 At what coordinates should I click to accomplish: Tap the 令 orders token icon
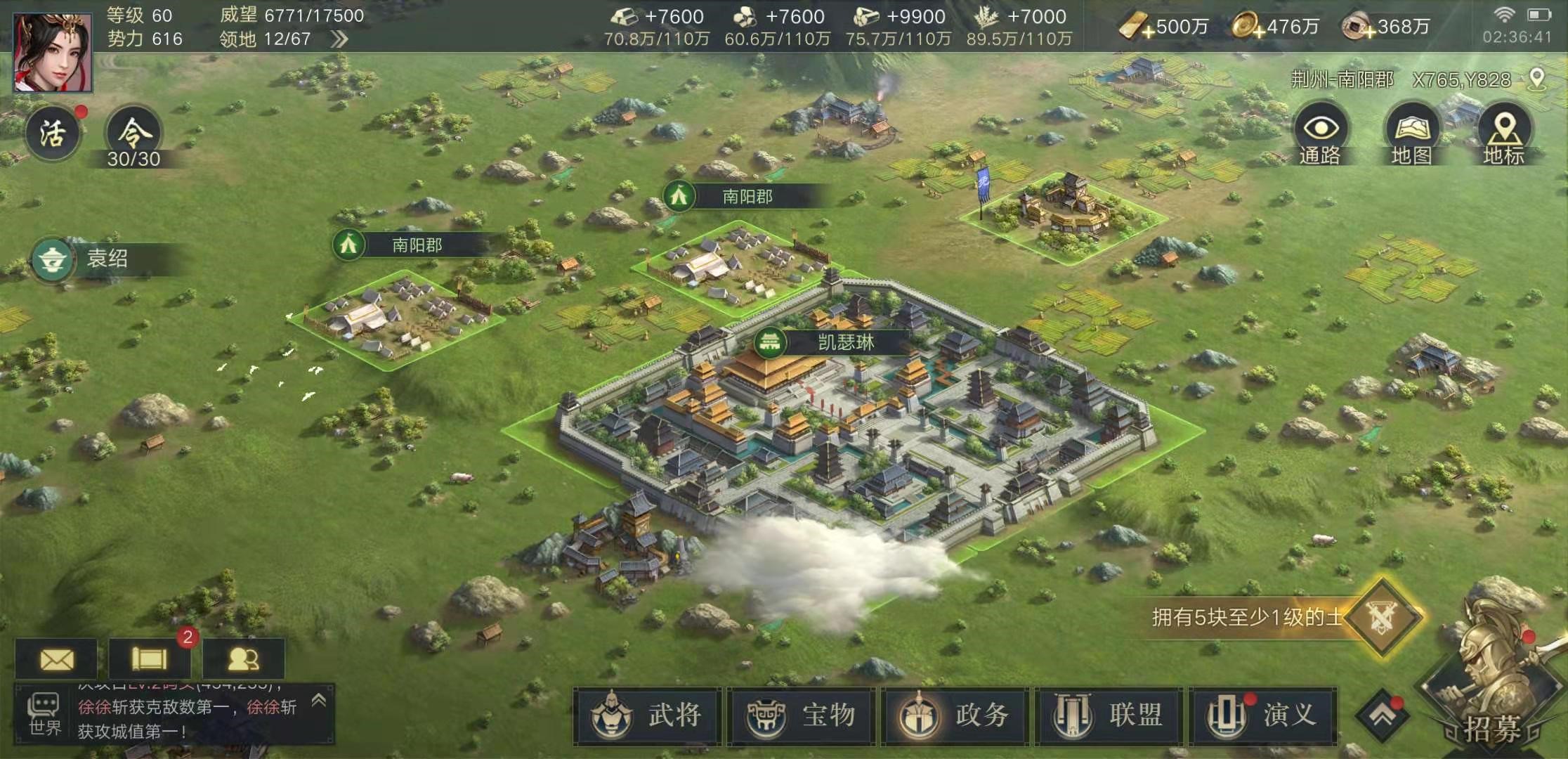pos(133,135)
